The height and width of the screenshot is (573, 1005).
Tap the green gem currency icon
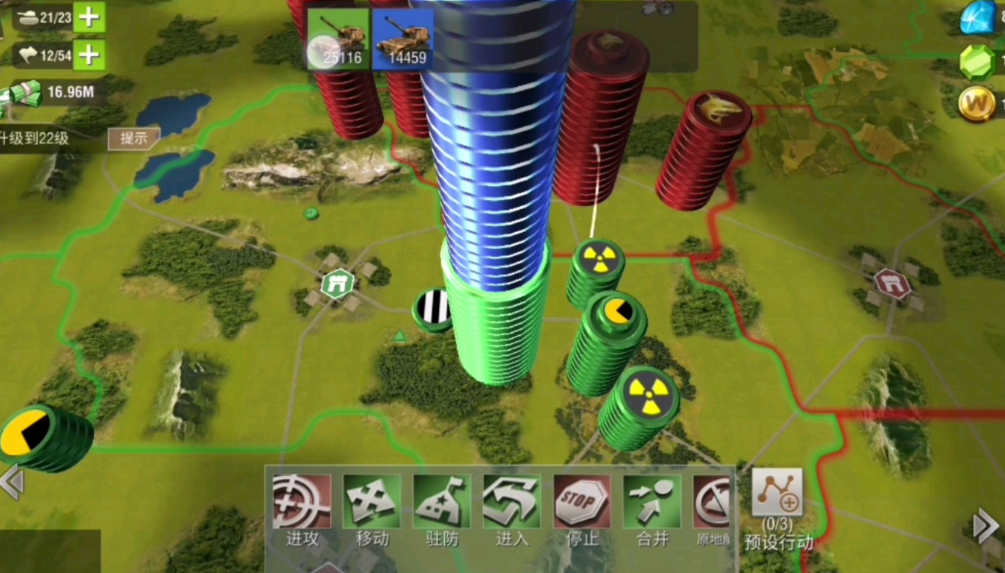pyautogui.click(x=978, y=60)
